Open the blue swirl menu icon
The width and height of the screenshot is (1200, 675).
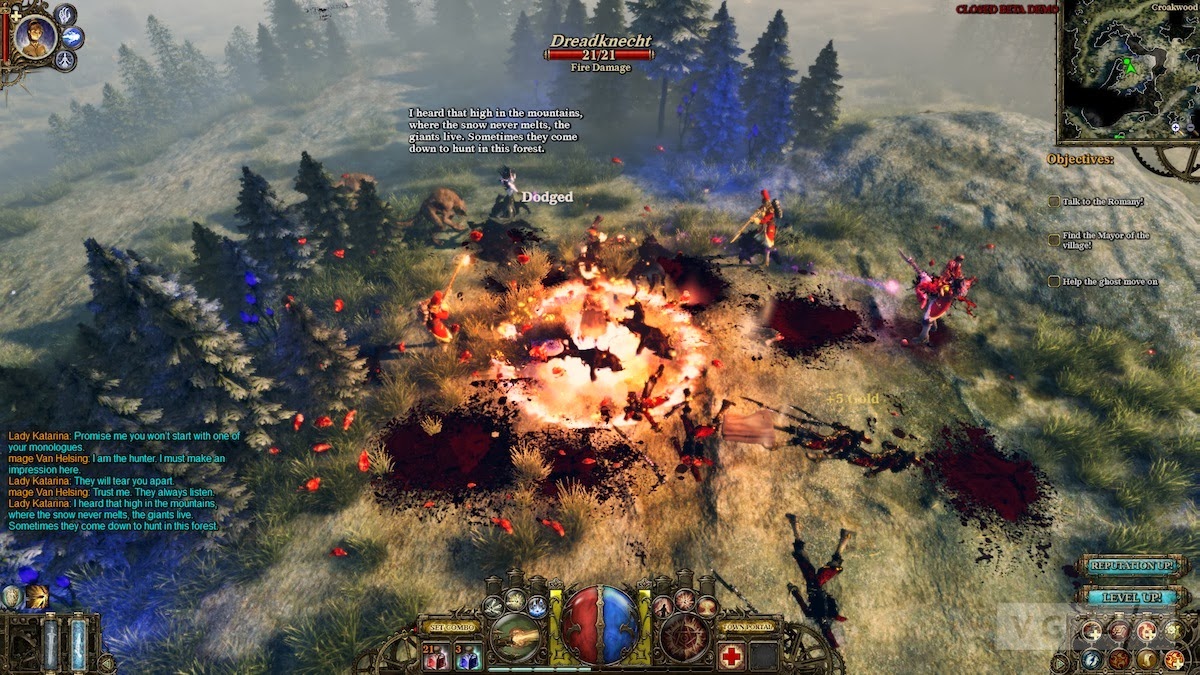click(x=1091, y=659)
